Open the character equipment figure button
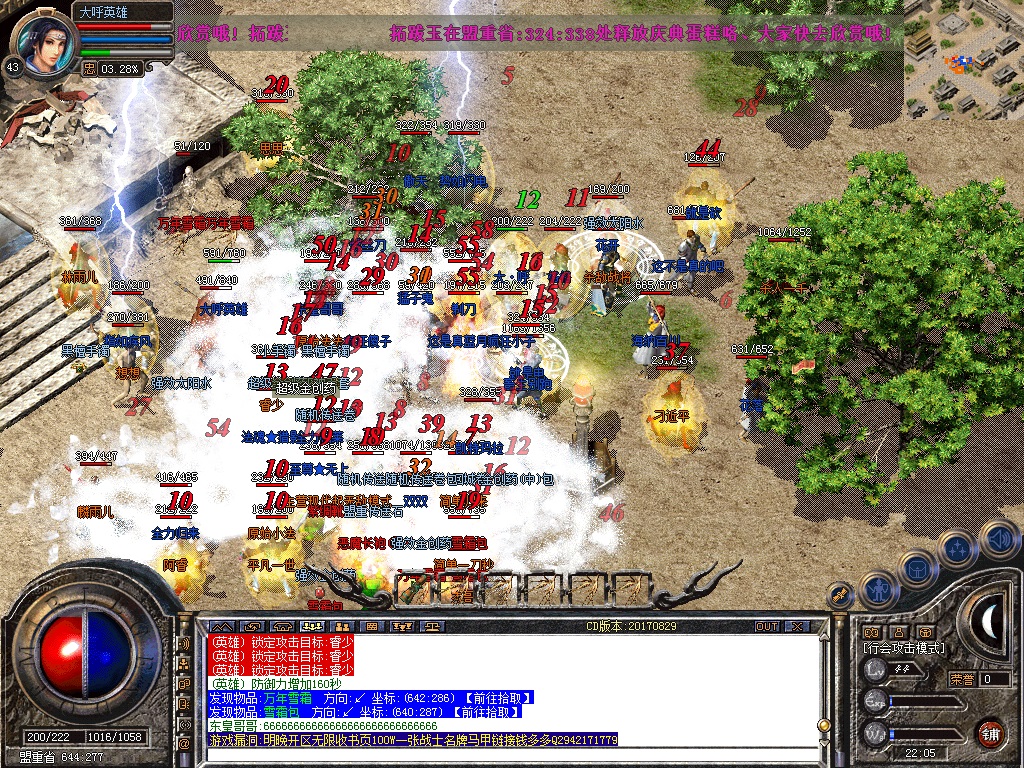Image resolution: width=1024 pixels, height=768 pixels. [877, 589]
